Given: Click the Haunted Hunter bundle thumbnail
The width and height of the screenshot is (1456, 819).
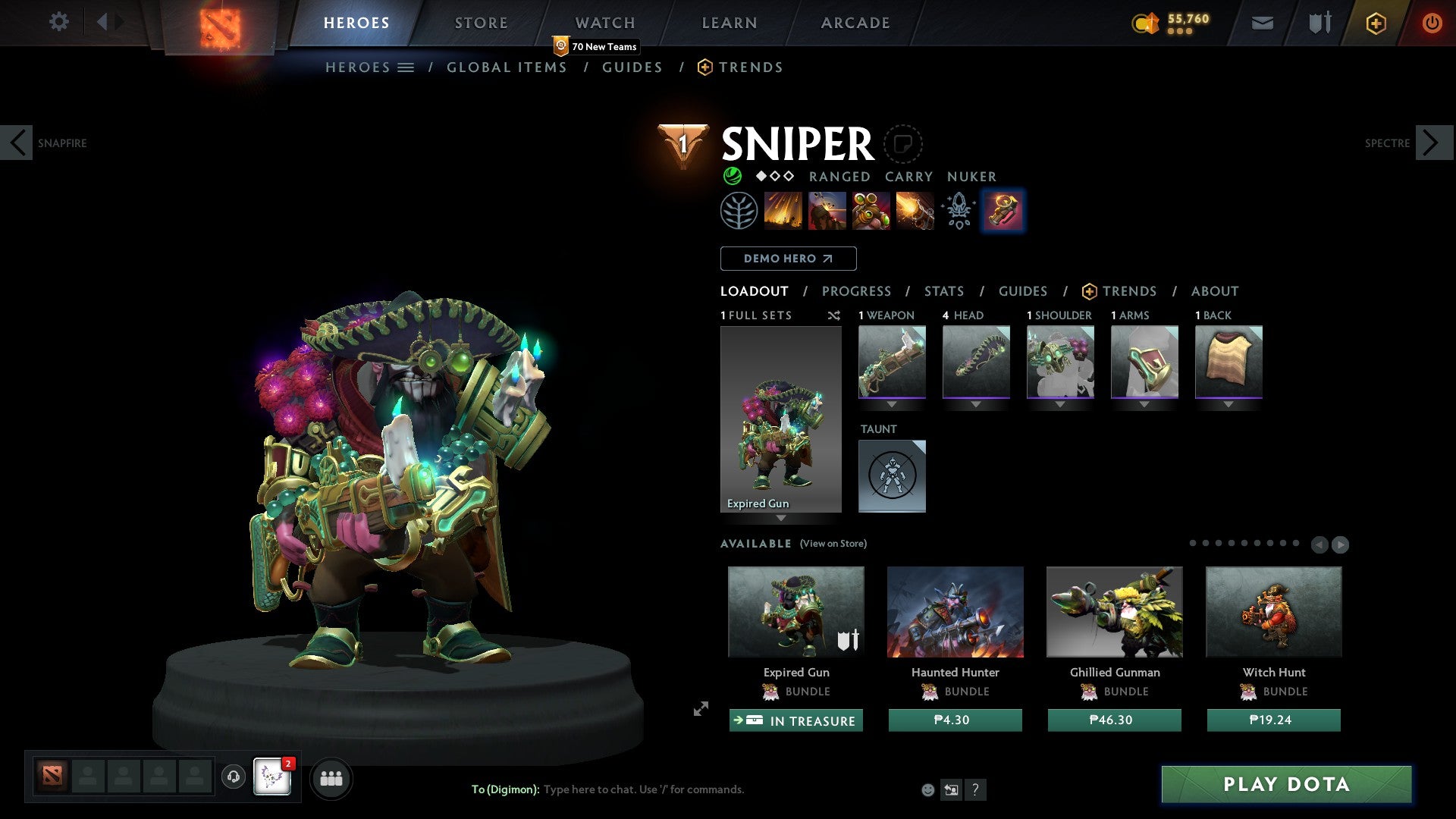Looking at the screenshot, I should pyautogui.click(x=955, y=612).
